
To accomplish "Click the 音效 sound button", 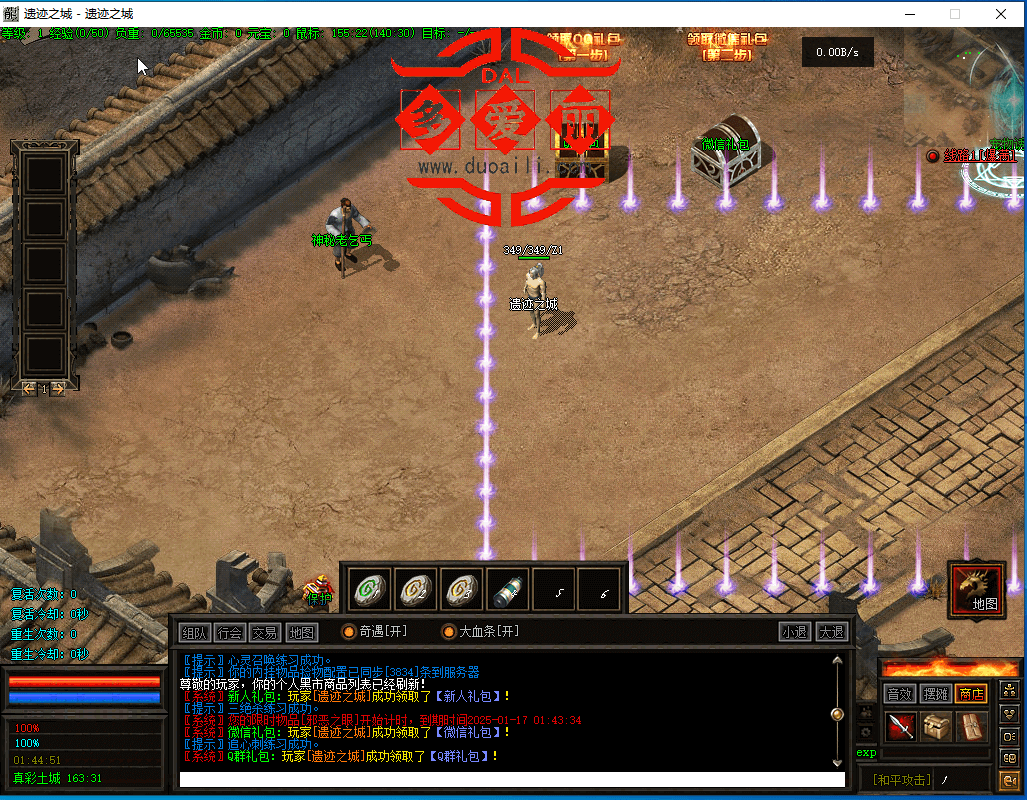I will coord(900,694).
